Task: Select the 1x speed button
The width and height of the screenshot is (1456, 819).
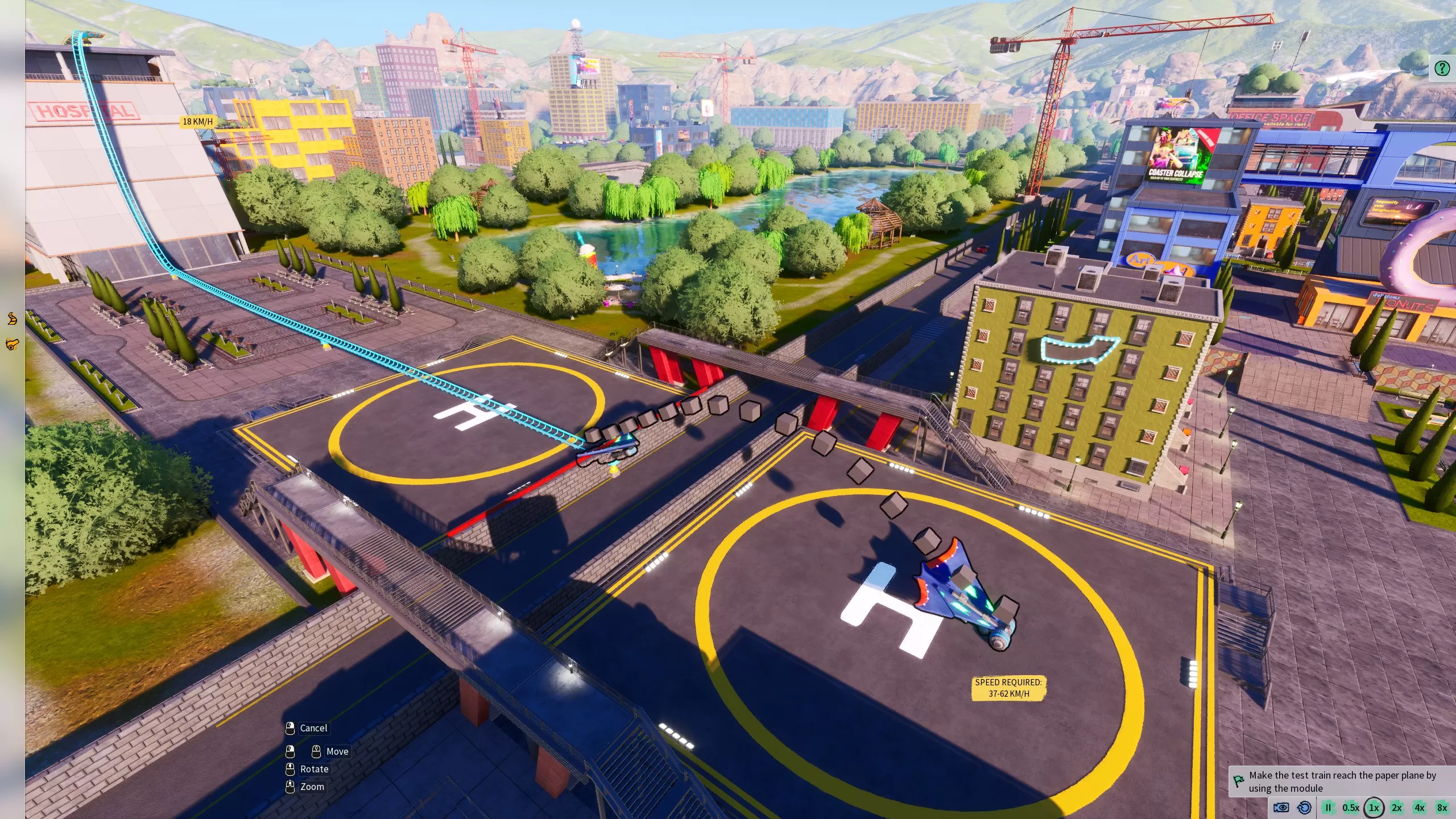Action: 1374,808
